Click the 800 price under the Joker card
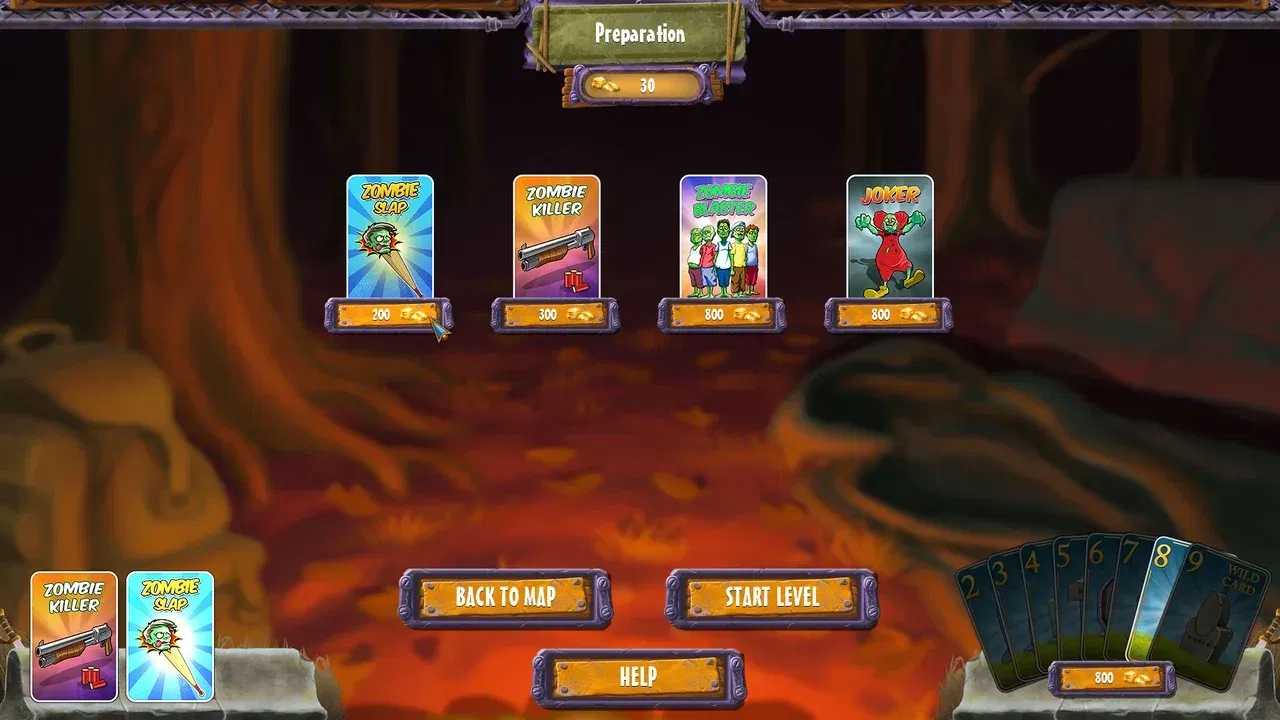Image resolution: width=1280 pixels, height=720 pixels. click(887, 315)
